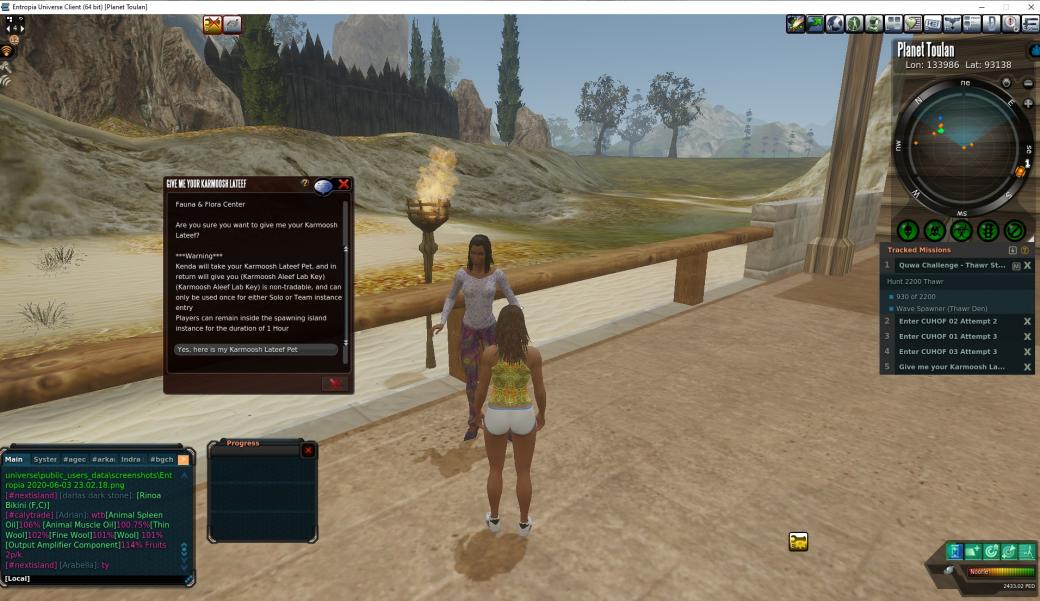Click the radar minimap
This screenshot has width=1040, height=601.
961,146
